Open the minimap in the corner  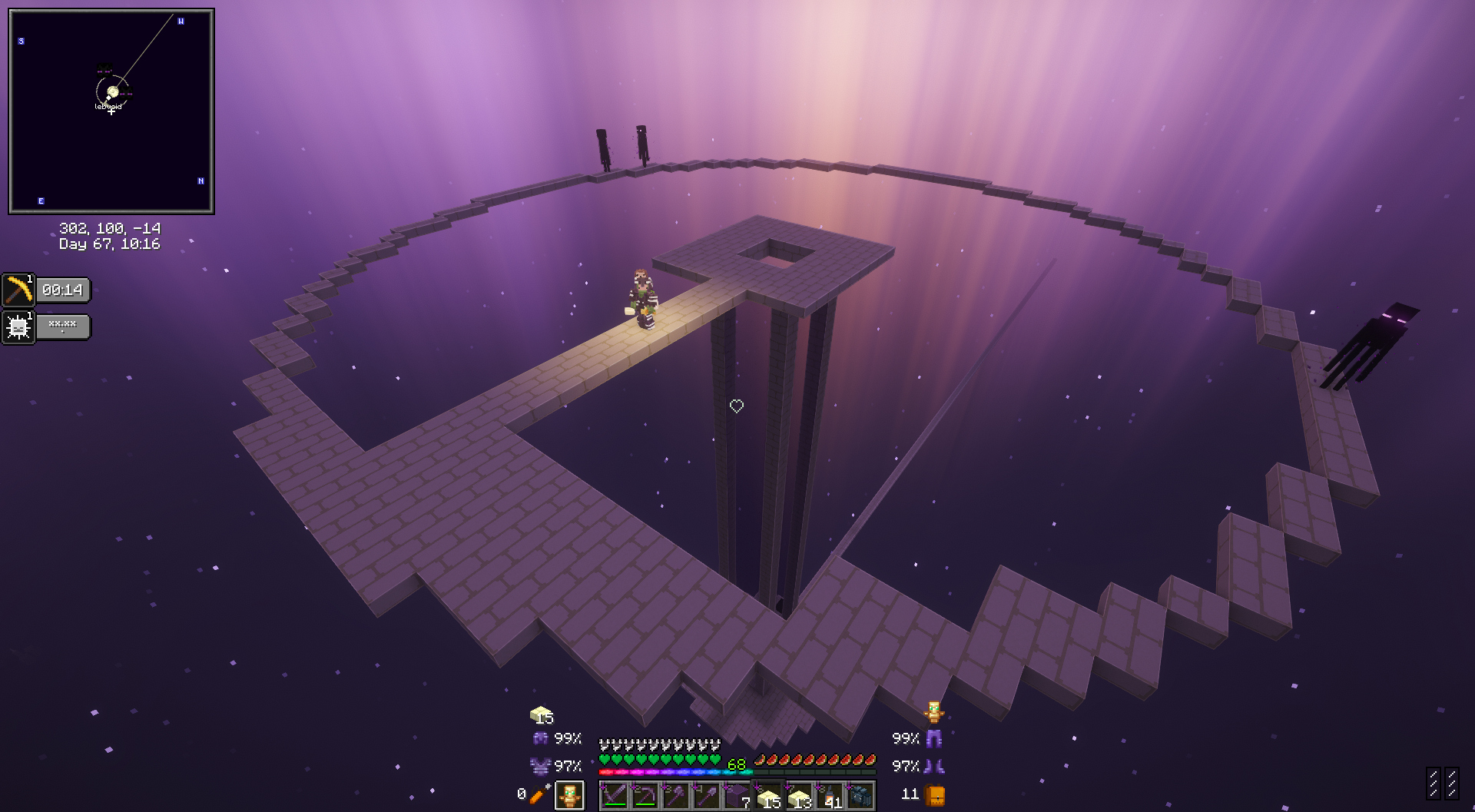(111, 111)
